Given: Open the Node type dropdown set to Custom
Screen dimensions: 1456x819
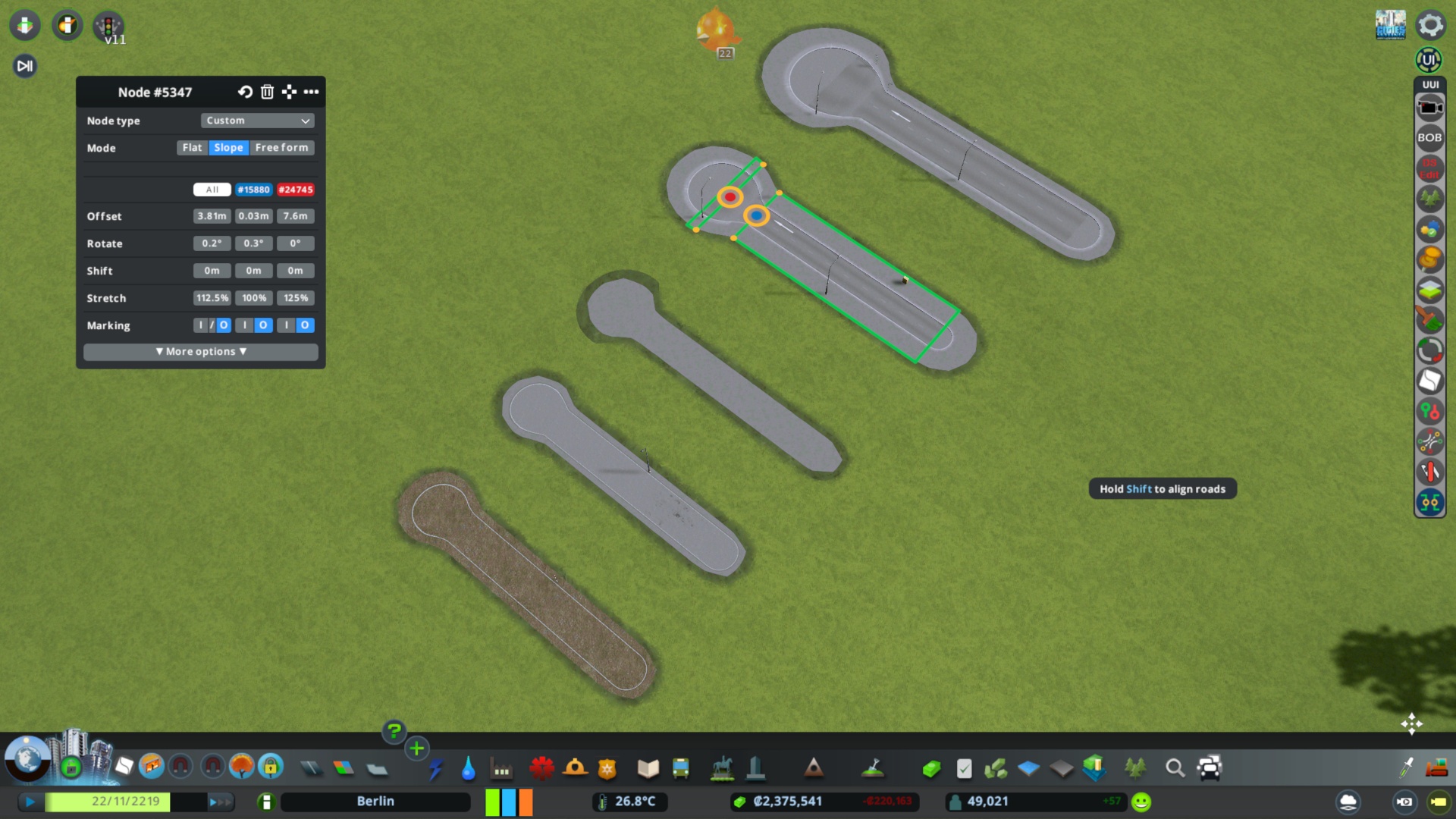Looking at the screenshot, I should tap(257, 121).
